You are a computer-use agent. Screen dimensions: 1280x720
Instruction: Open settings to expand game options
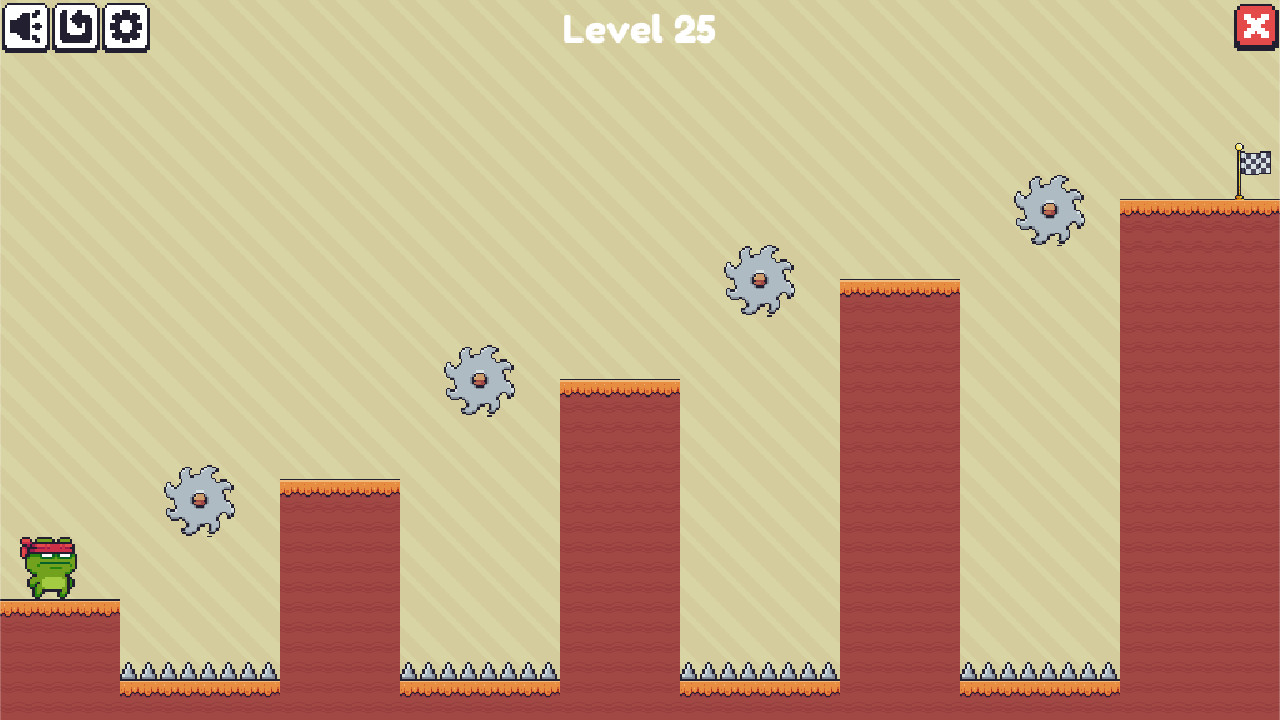coord(124,27)
